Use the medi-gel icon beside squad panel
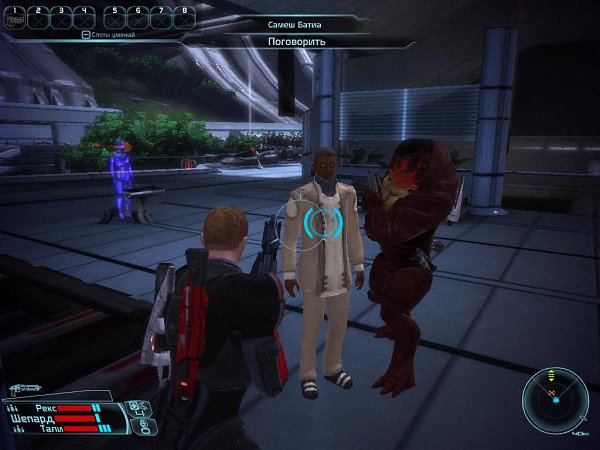 tap(139, 407)
